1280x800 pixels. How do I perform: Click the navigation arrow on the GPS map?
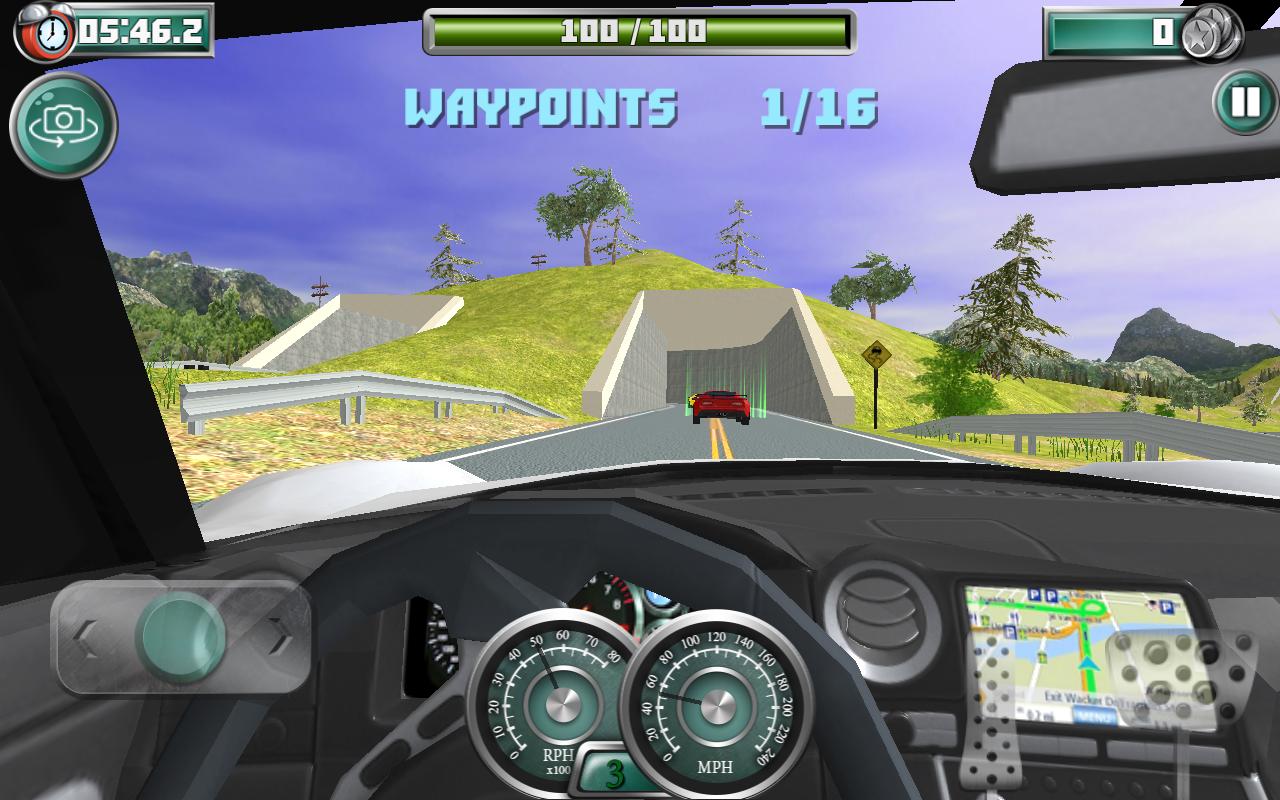tap(1087, 665)
